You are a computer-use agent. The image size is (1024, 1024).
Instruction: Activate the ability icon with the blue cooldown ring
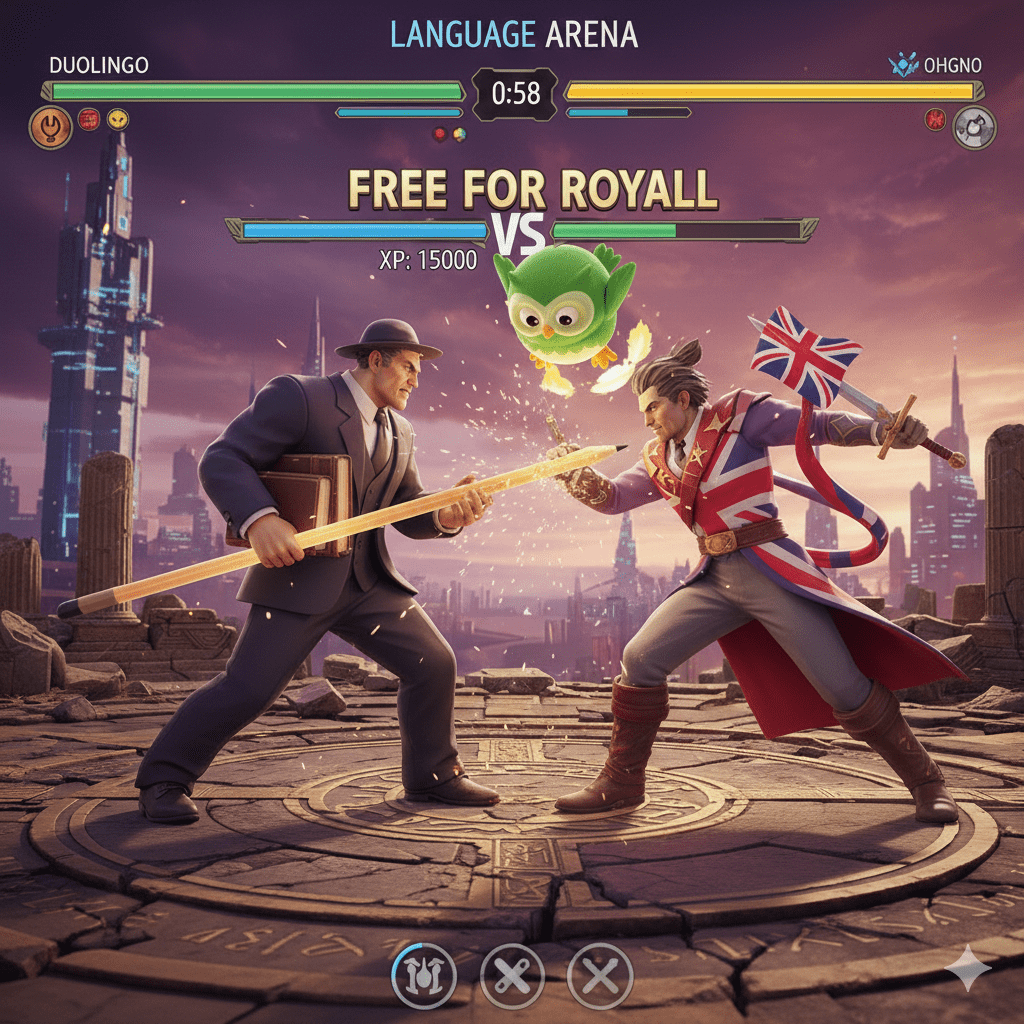point(424,974)
